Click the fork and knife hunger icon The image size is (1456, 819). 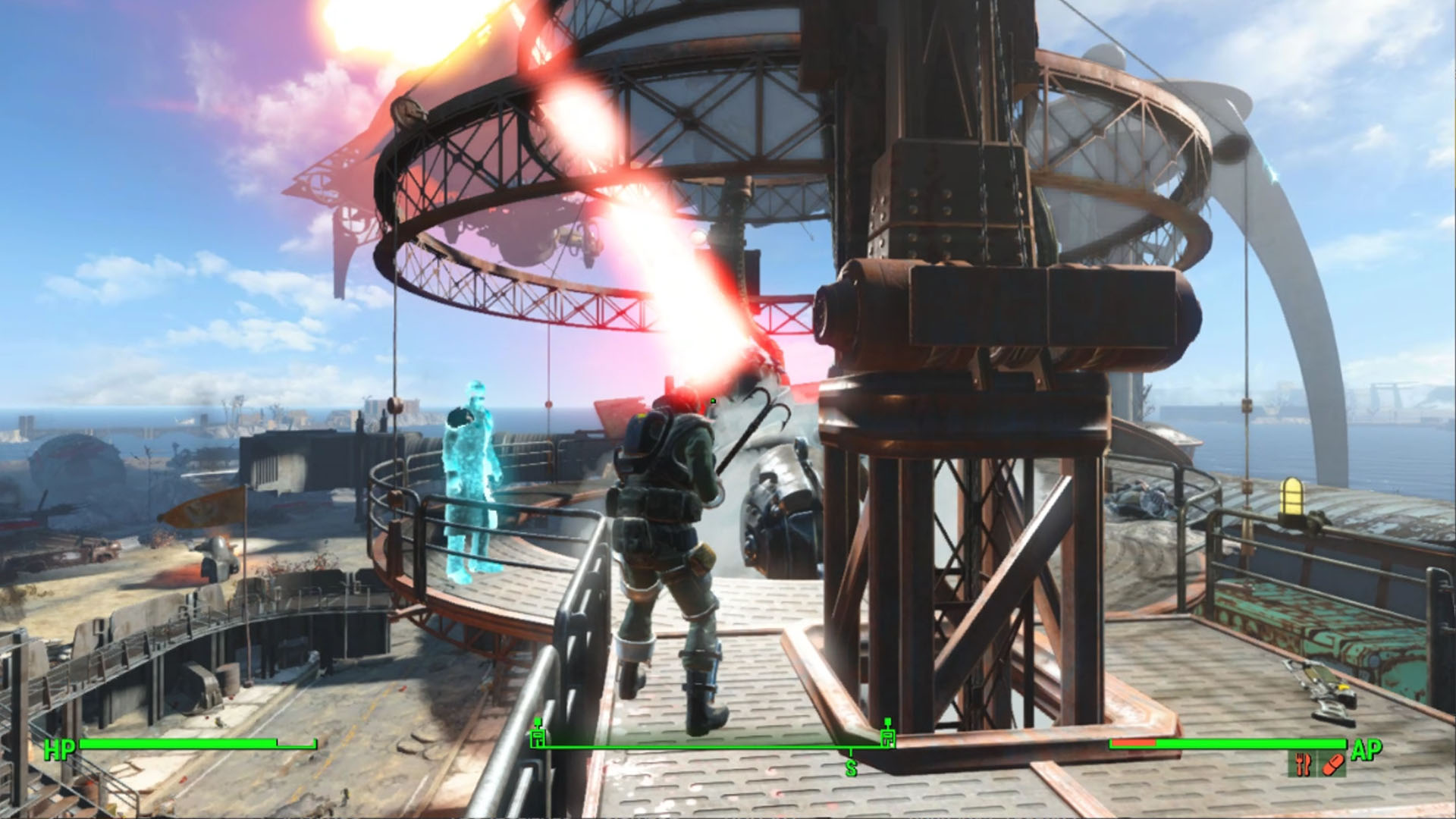click(1304, 764)
